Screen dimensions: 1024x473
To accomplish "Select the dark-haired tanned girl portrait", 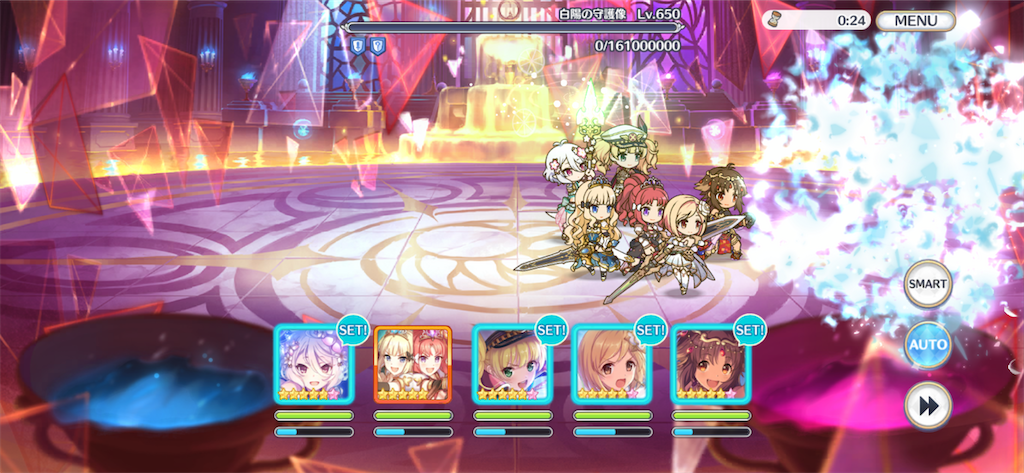I will pos(710,364).
